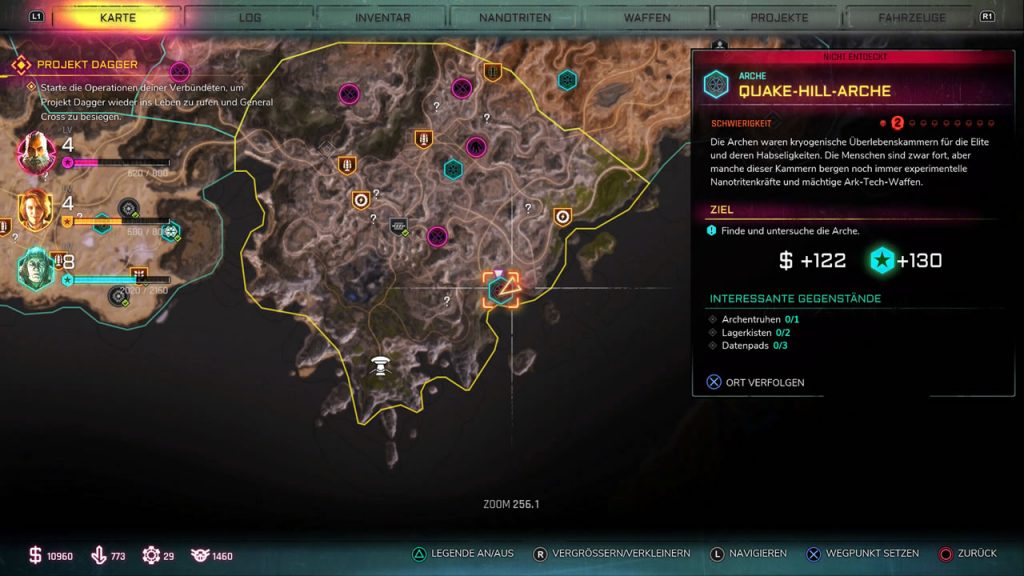Screen dimensions: 1024x576
Task: Select the Projekte tab
Action: coord(779,18)
